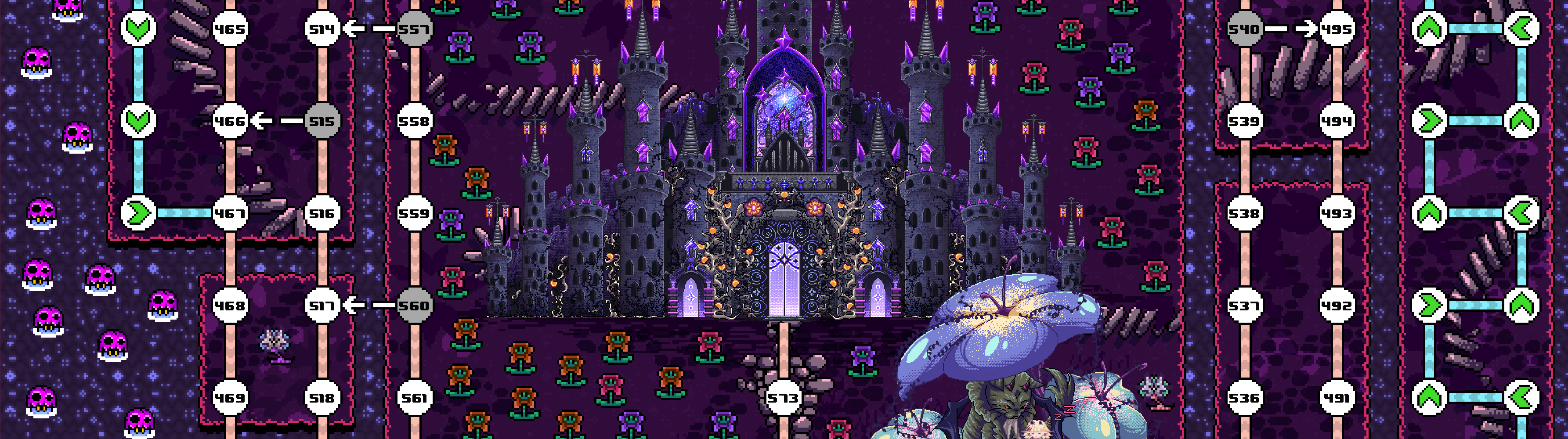Select level node 468
The height and width of the screenshot is (439, 1568).
[230, 306]
